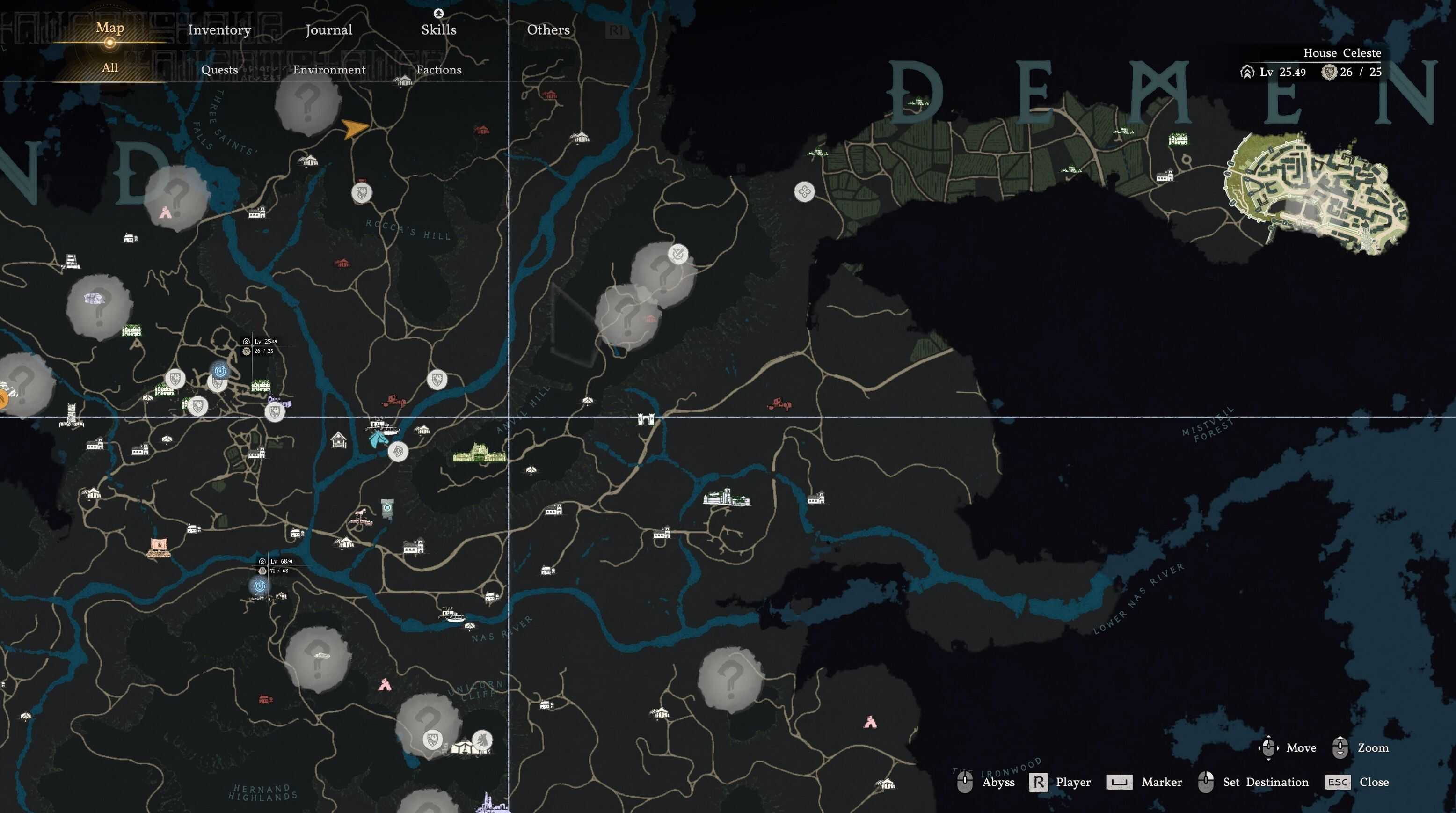Image resolution: width=1456 pixels, height=813 pixels.
Task: Select the four-petal flower marker by the farmland
Action: click(804, 191)
